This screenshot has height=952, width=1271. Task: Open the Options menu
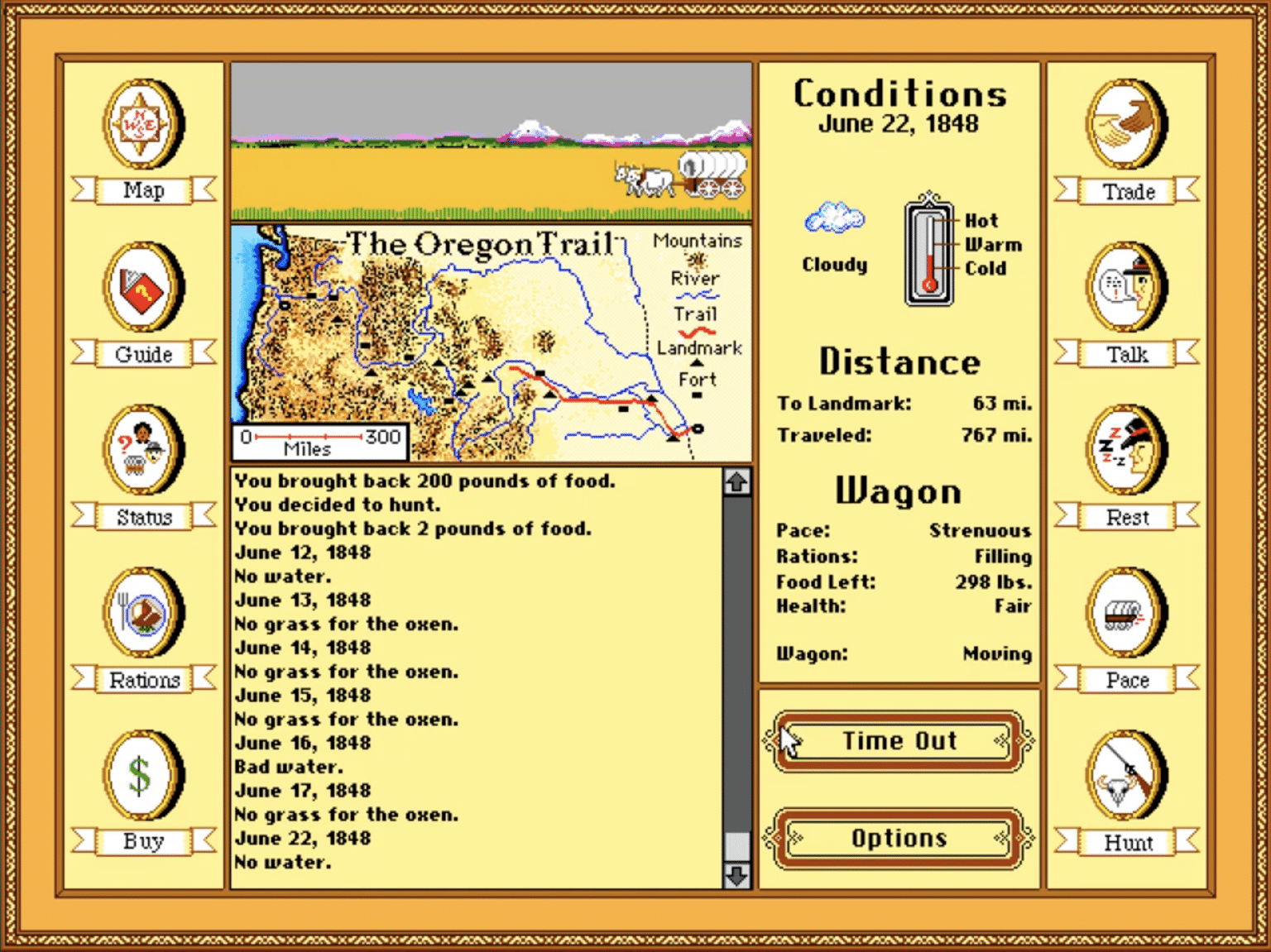pyautogui.click(x=899, y=839)
